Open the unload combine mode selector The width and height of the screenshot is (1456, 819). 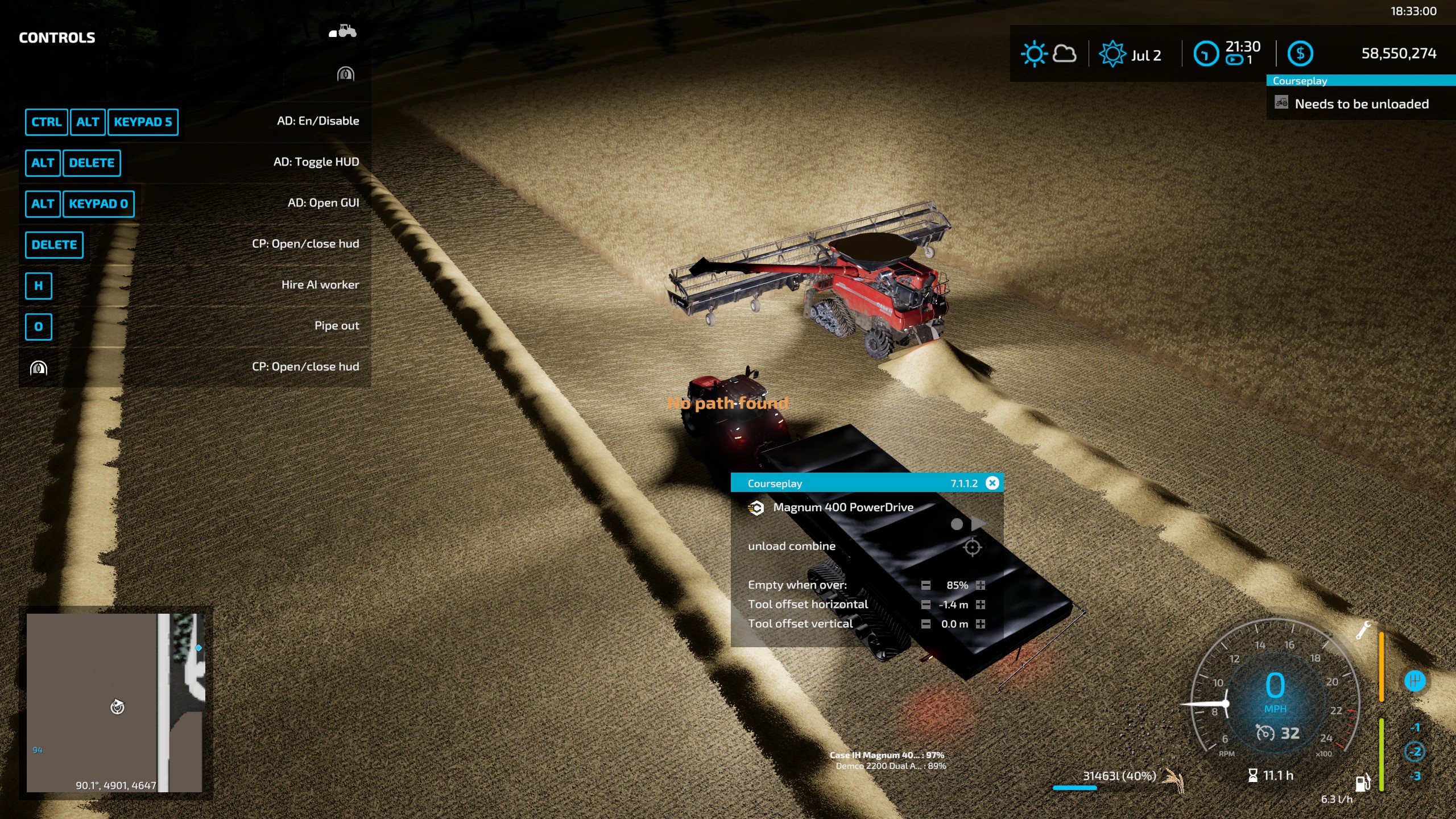792,545
